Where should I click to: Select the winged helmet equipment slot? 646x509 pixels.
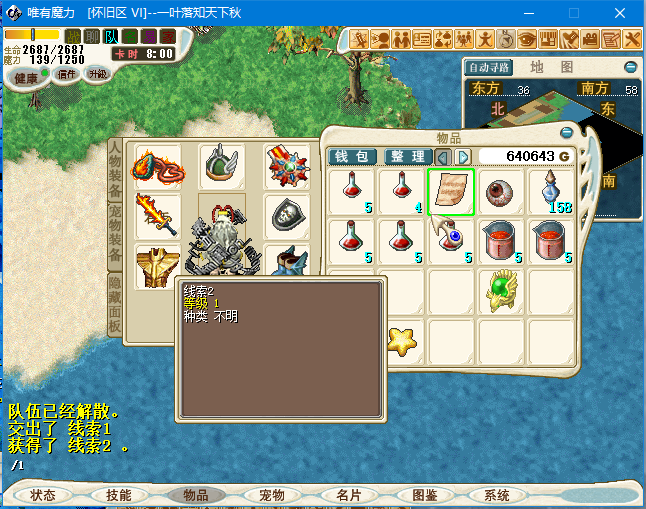222,166
